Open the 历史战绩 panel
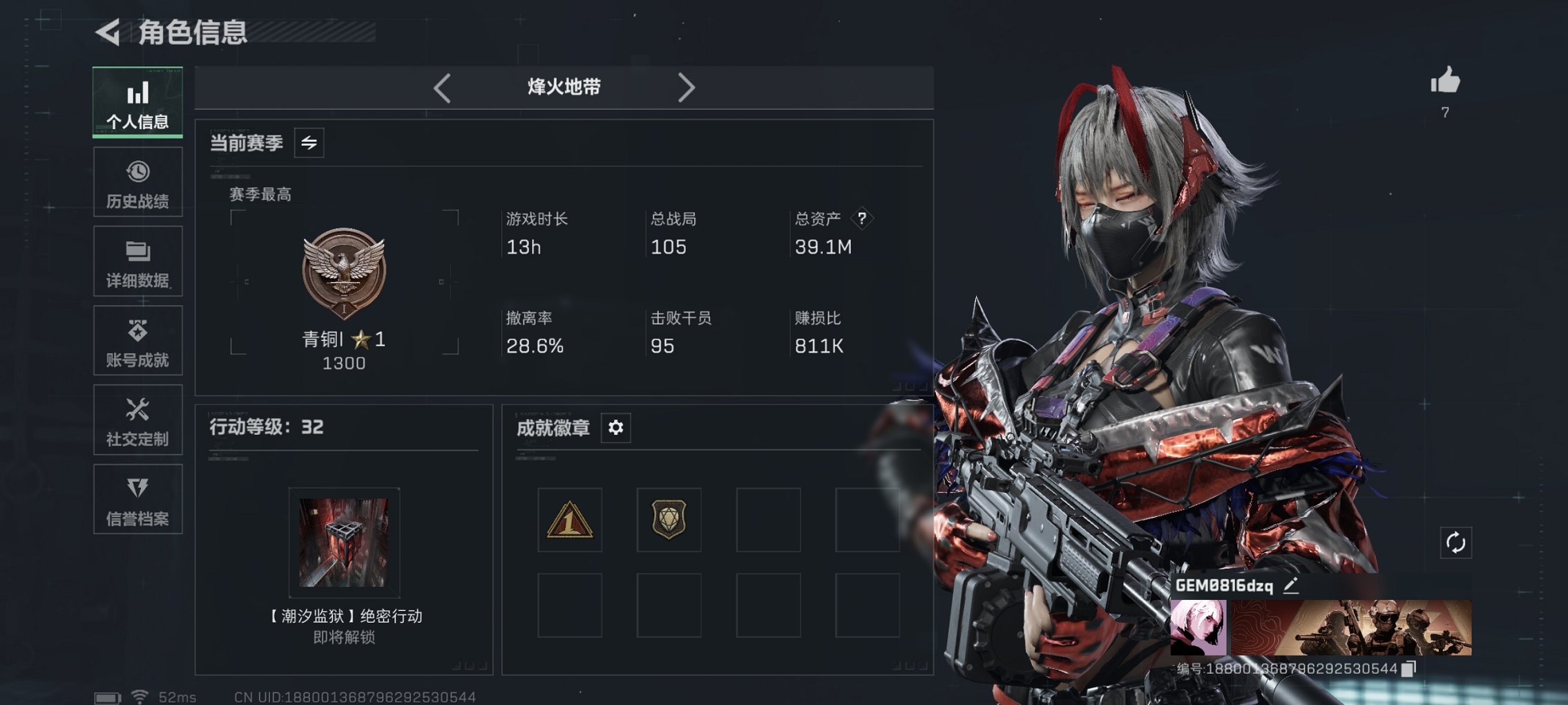The image size is (1568, 705). (137, 182)
